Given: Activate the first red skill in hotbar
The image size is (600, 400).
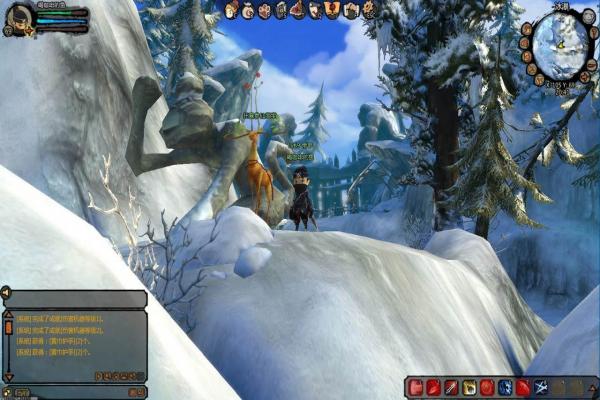Looking at the screenshot, I should 415,387.
